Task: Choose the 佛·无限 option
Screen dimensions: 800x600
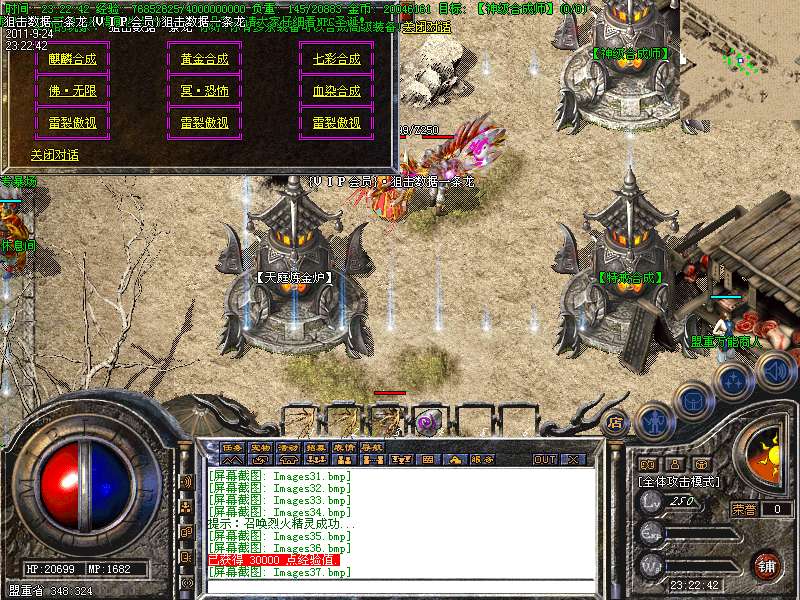Action: click(x=73, y=91)
